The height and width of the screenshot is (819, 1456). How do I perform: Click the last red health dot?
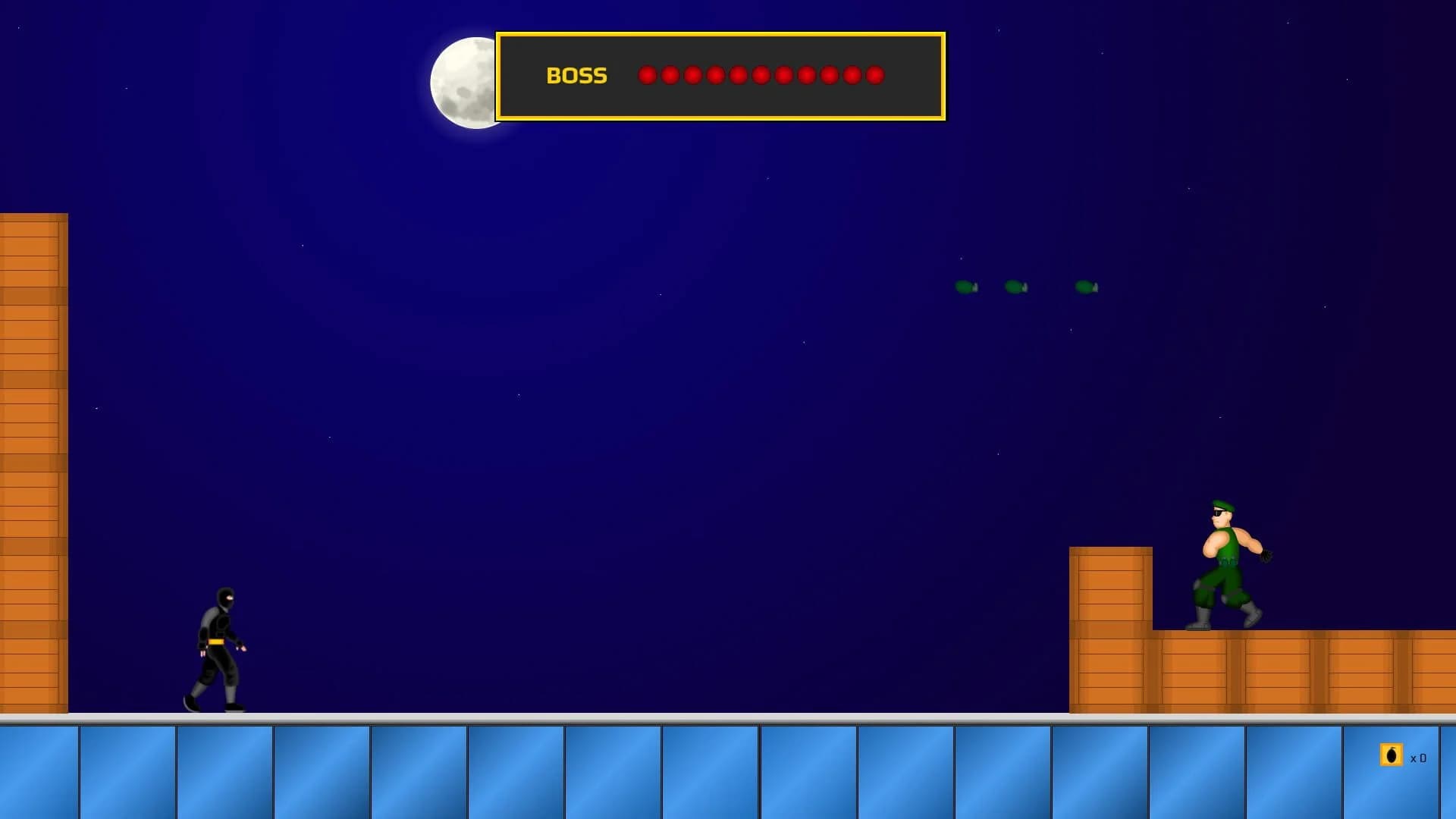tap(876, 75)
